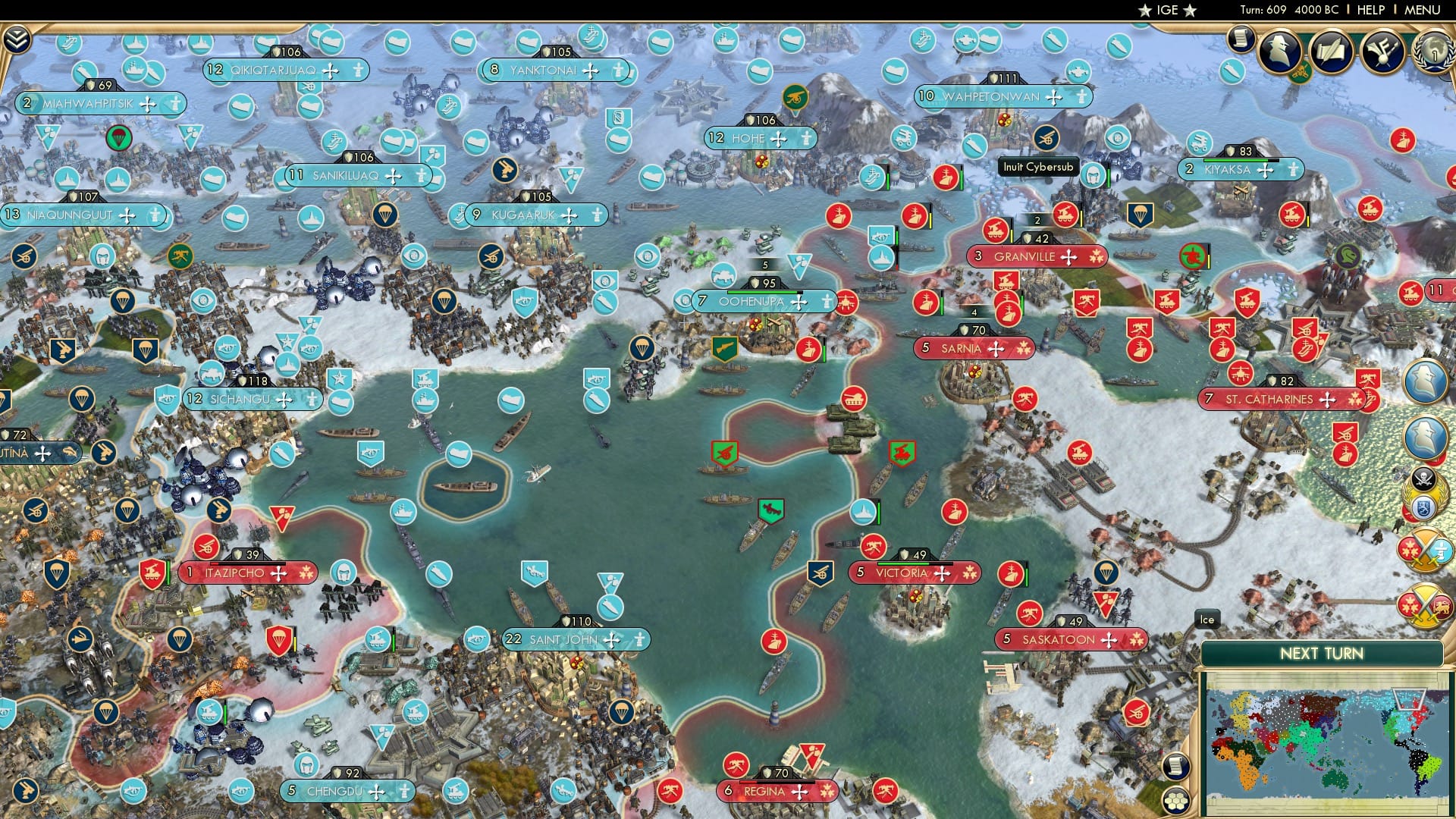Open map options scroll icon beside the minimap
The height and width of the screenshot is (819, 1456).
pyautogui.click(x=1176, y=766)
